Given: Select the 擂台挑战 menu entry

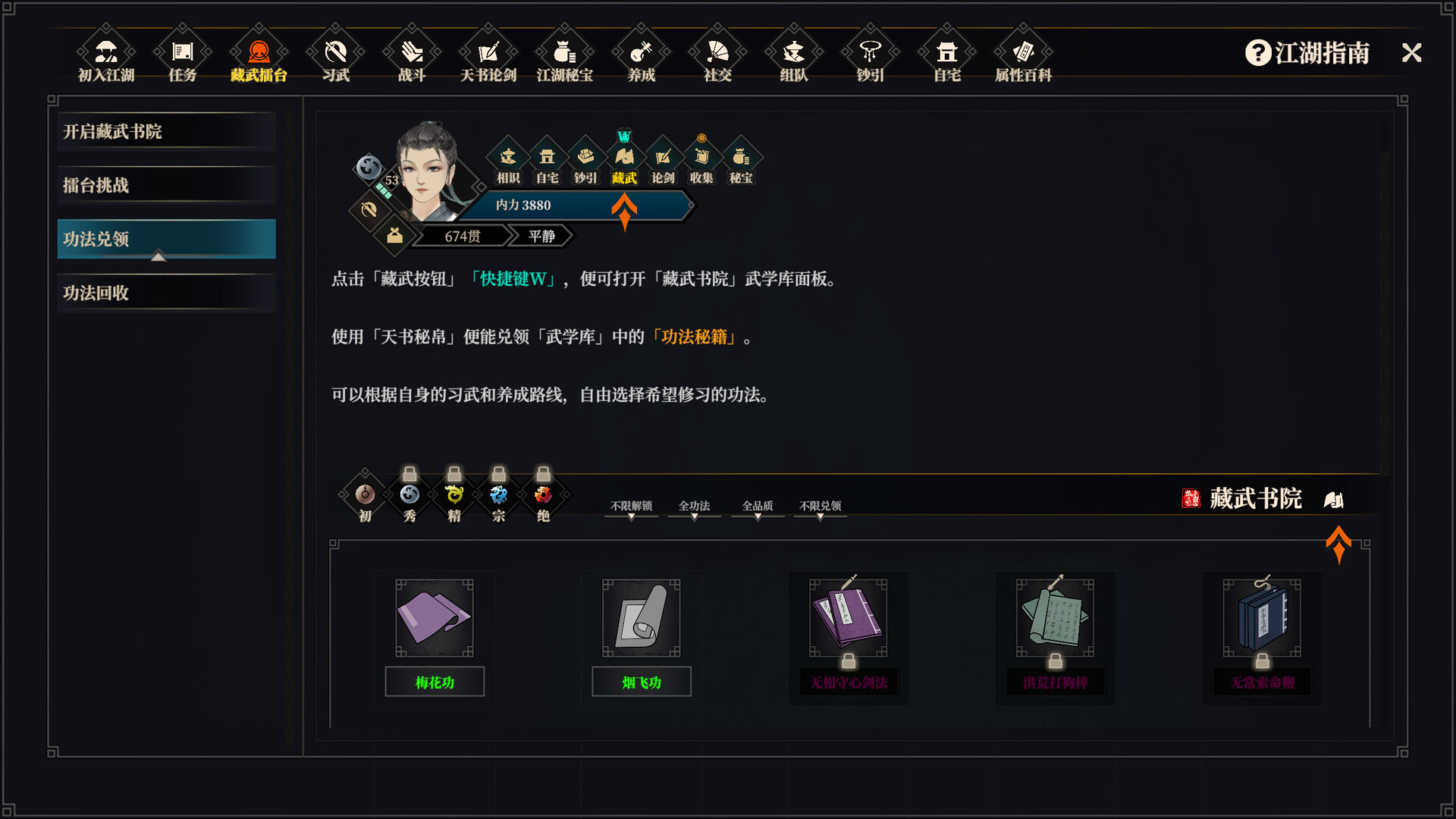Looking at the screenshot, I should [x=165, y=184].
